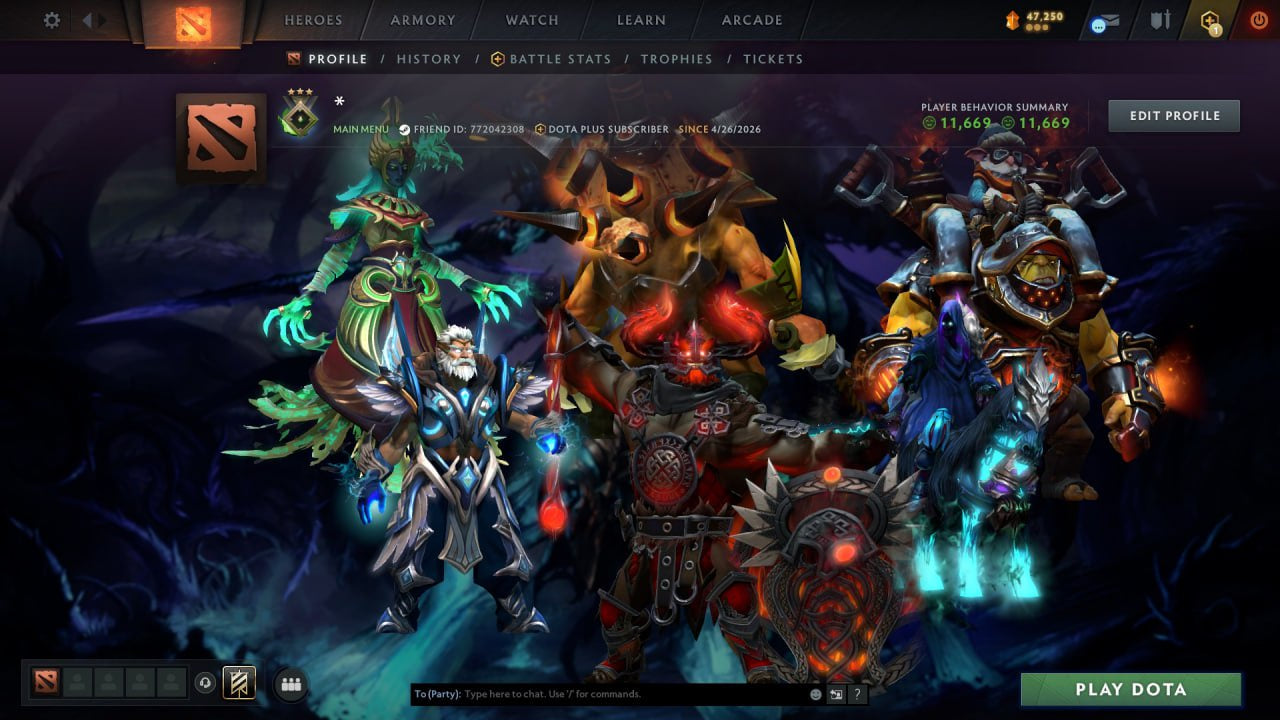Image resolution: width=1280 pixels, height=720 pixels.
Task: Open the emoticon picker in chat bar
Action: pos(815,692)
